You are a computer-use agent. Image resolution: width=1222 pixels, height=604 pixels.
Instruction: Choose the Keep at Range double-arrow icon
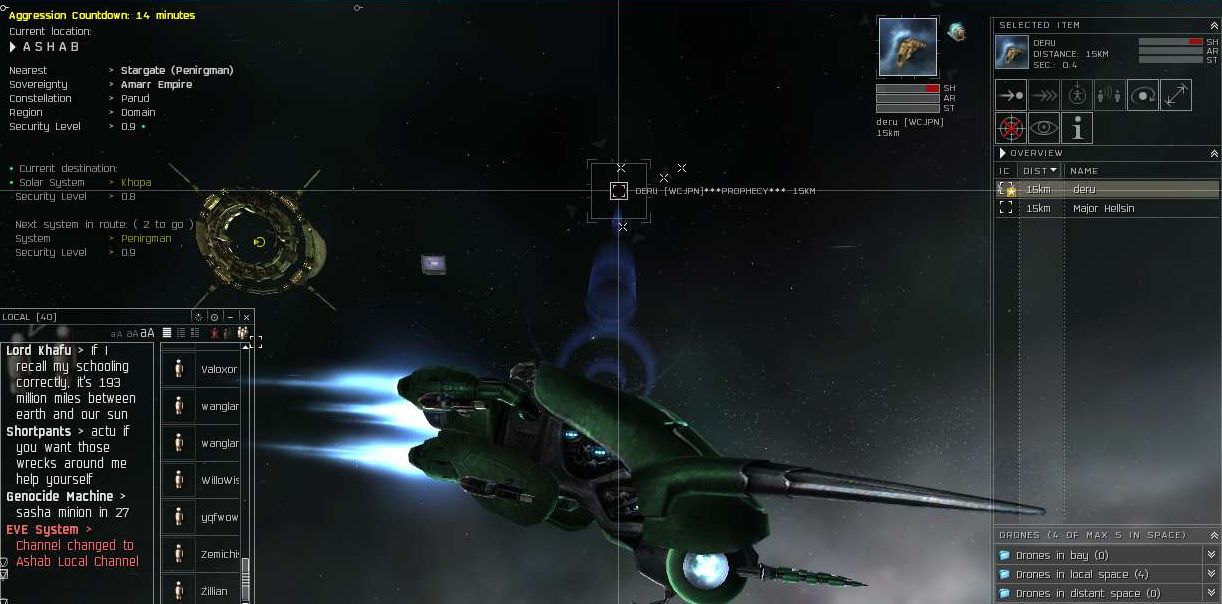click(x=1176, y=95)
